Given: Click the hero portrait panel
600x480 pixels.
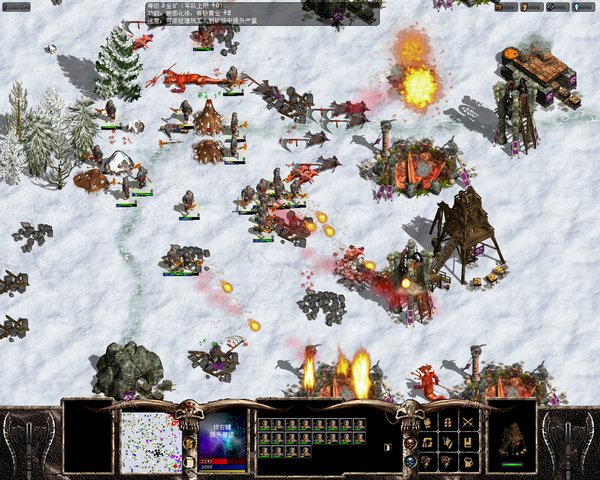Looking at the screenshot, I should (222, 435).
